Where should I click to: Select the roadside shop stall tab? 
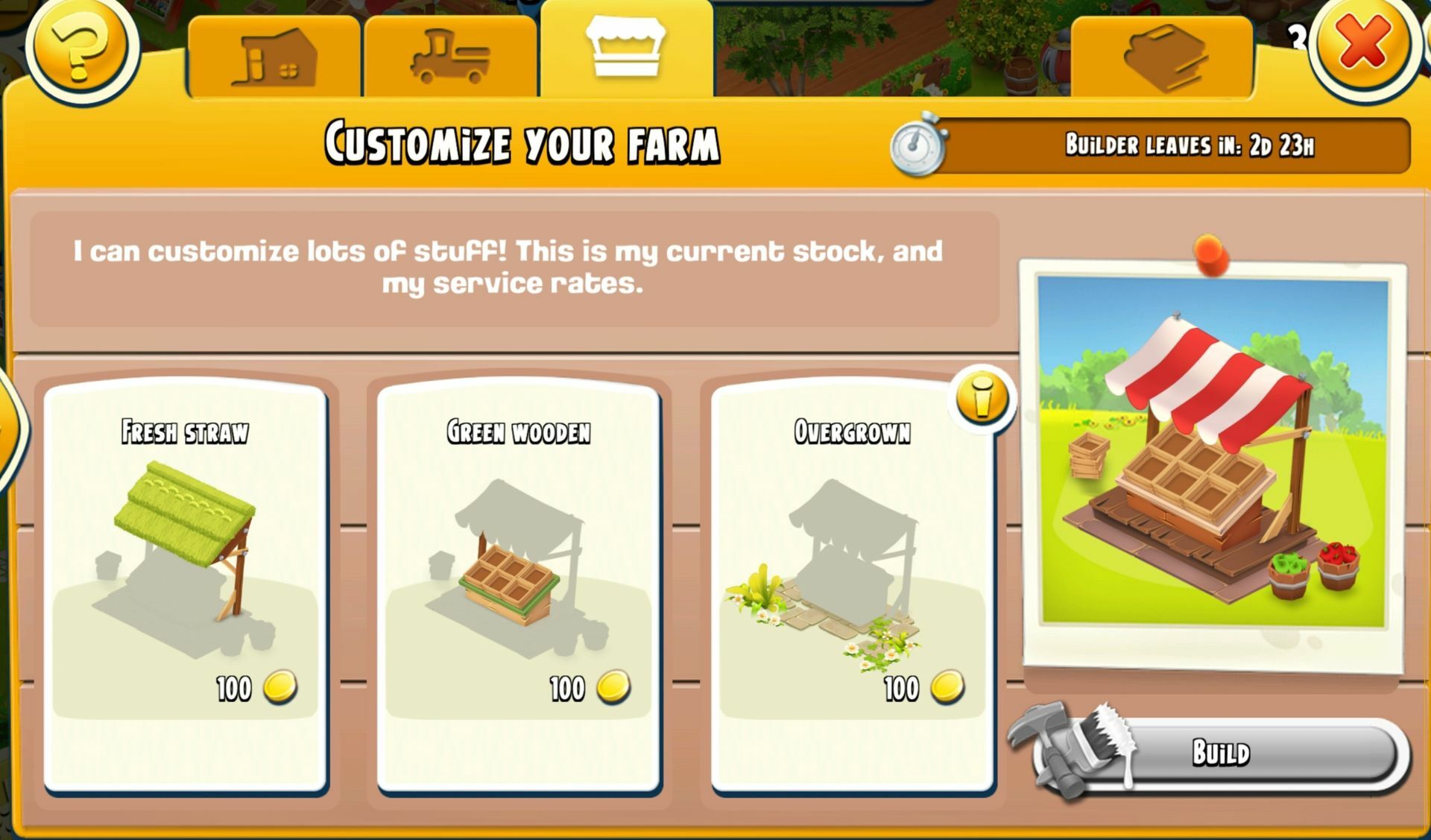[626, 49]
